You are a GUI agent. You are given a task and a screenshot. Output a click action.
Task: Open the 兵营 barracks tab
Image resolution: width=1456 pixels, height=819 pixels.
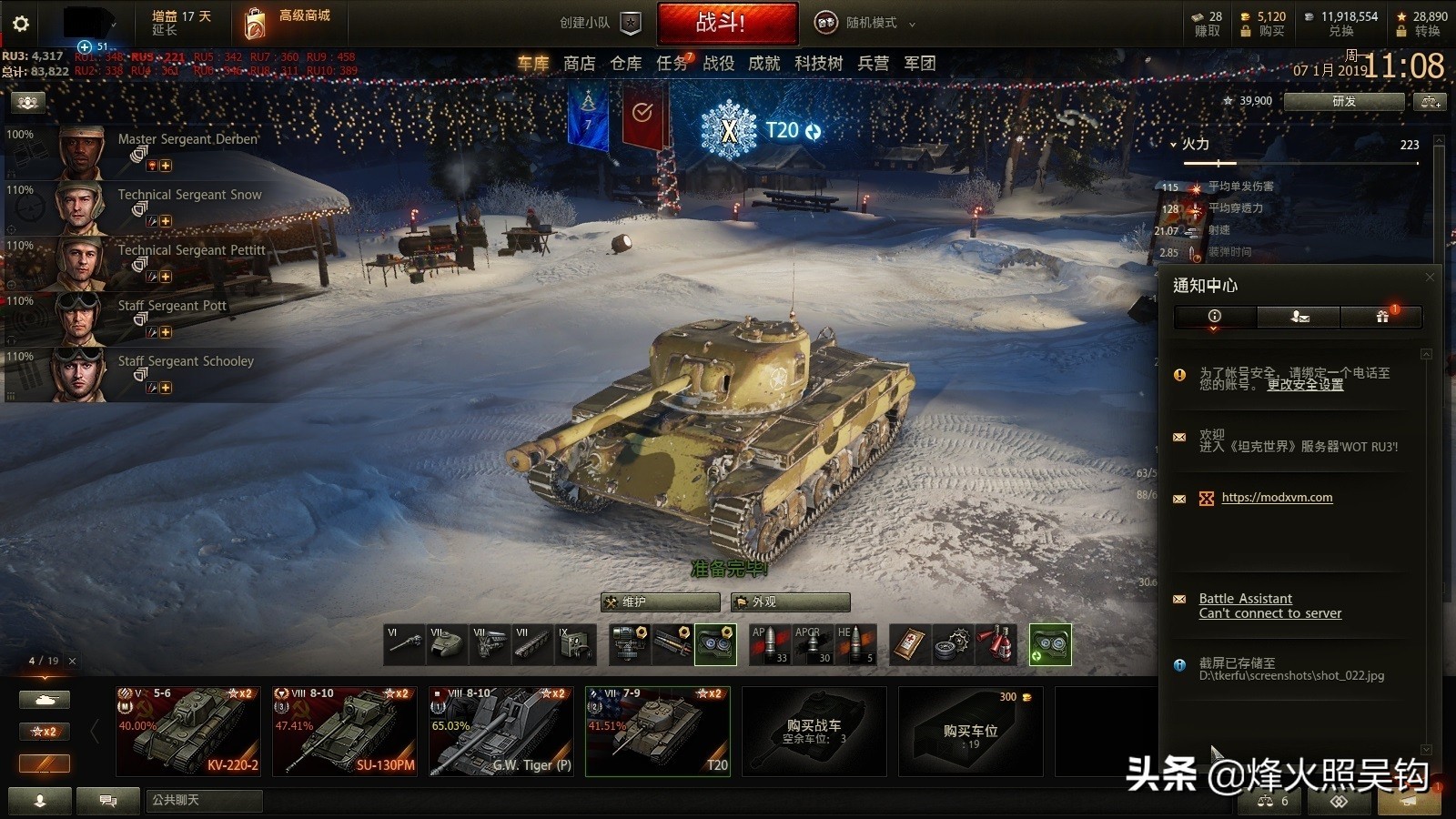[873, 63]
